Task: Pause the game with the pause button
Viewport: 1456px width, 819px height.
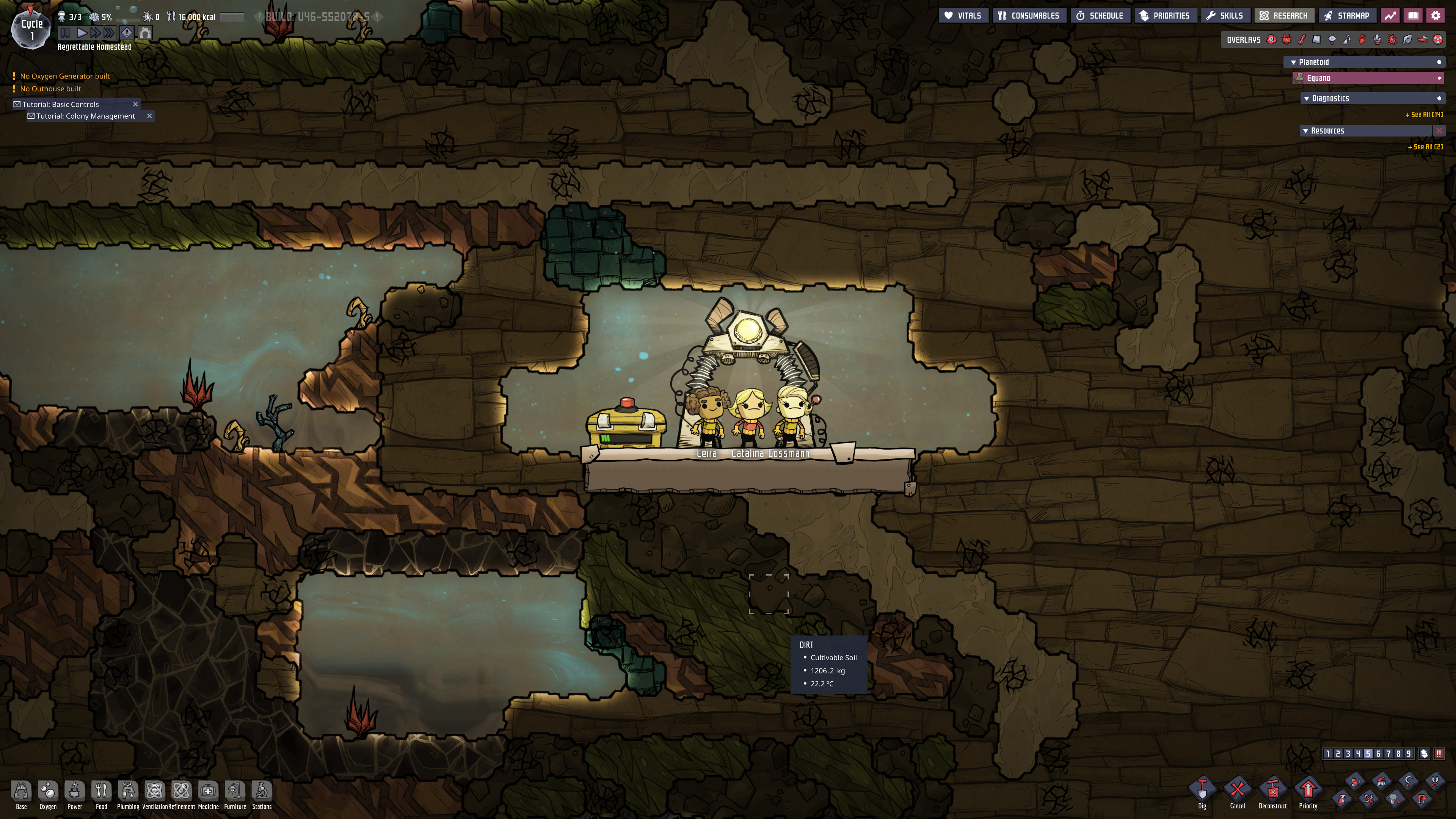Action: [65, 33]
